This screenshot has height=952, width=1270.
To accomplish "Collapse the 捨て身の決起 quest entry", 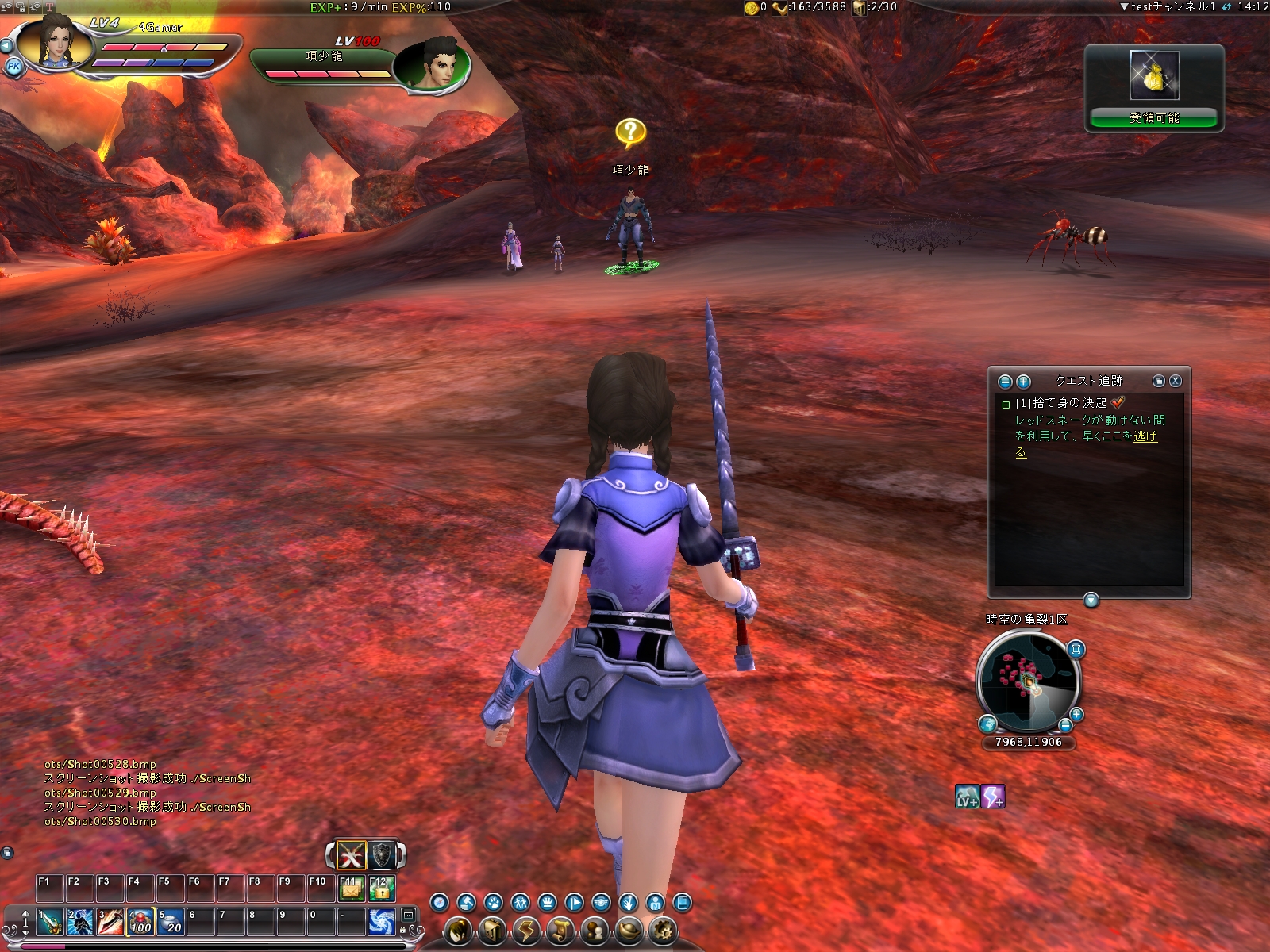I will (1006, 405).
